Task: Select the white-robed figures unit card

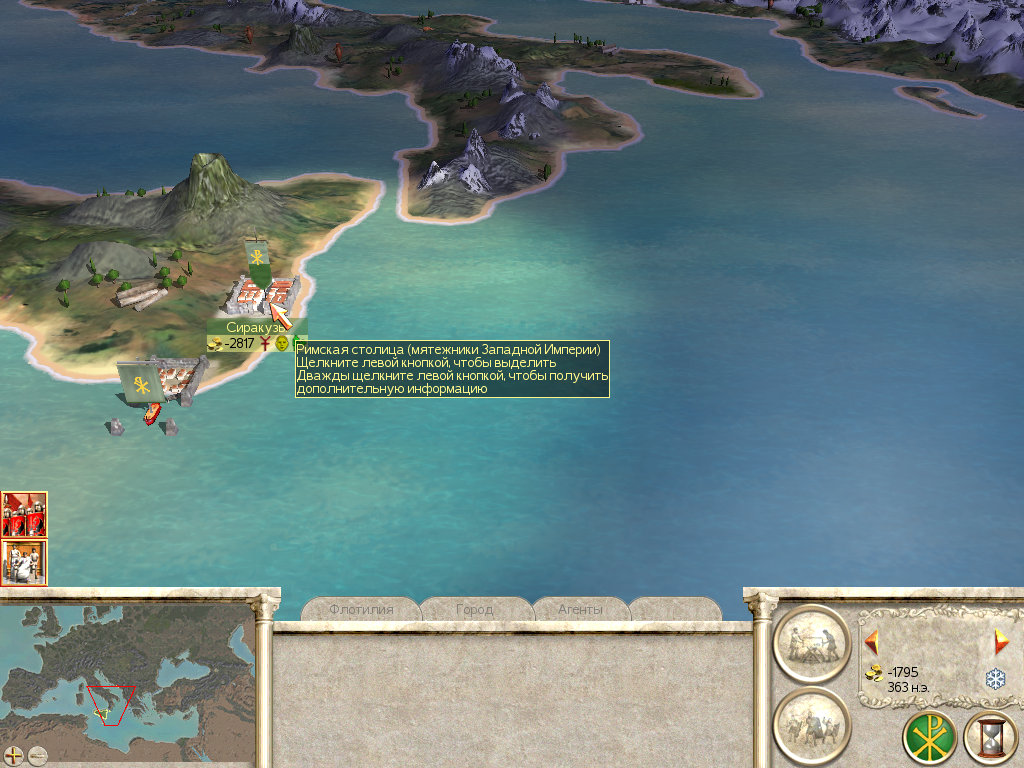Action: coord(24,562)
